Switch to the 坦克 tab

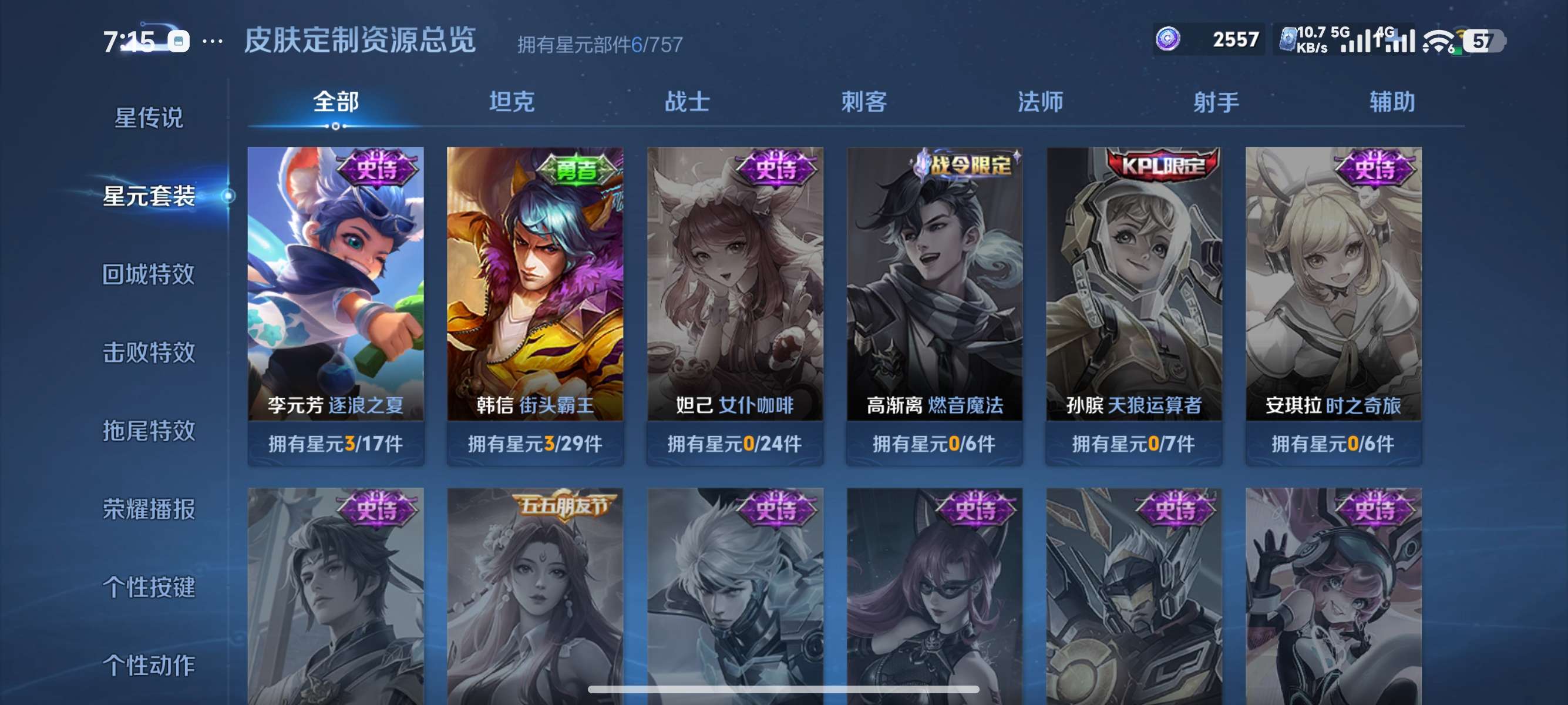[513, 102]
